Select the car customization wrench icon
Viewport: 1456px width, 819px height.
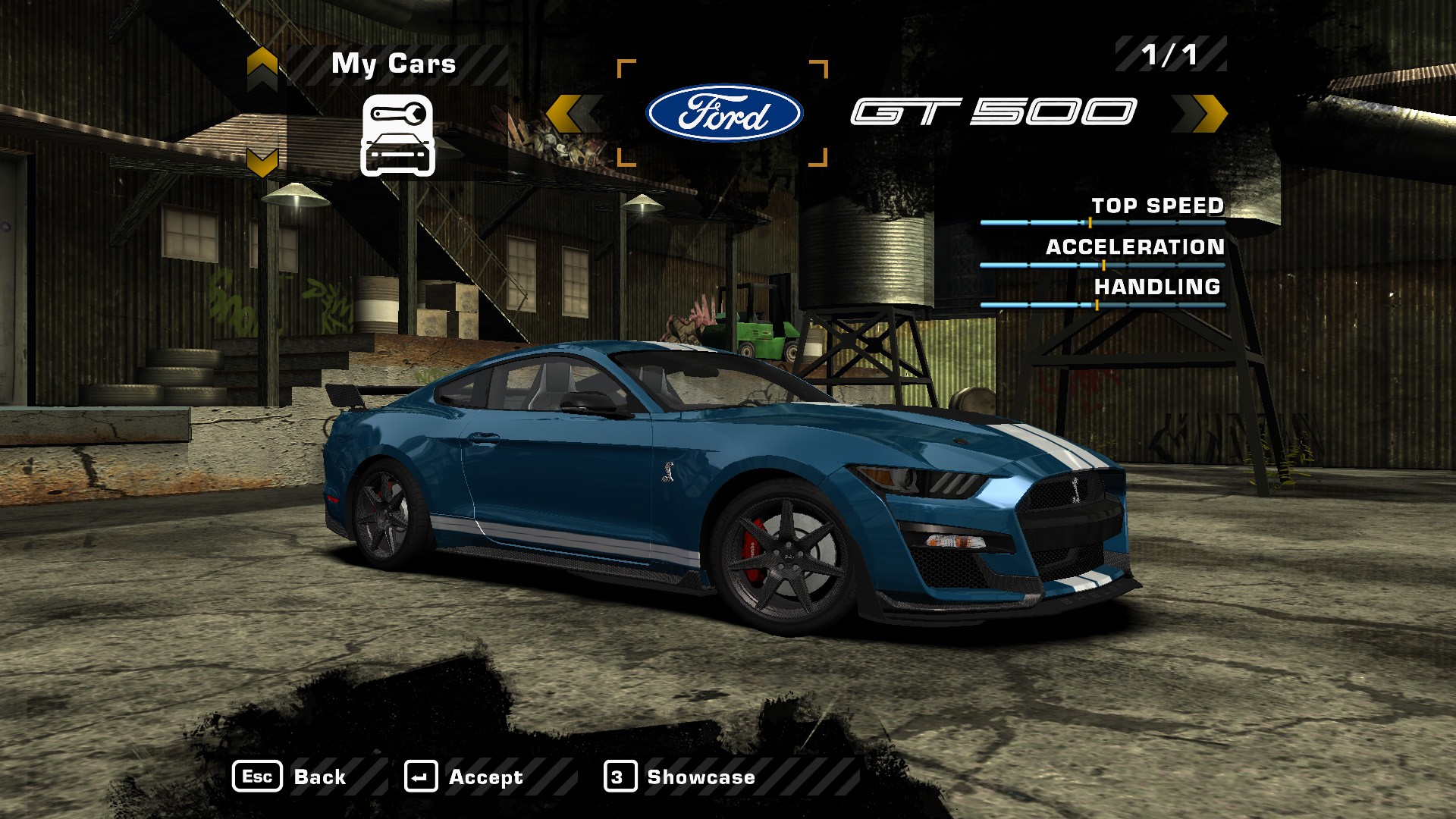[x=397, y=135]
